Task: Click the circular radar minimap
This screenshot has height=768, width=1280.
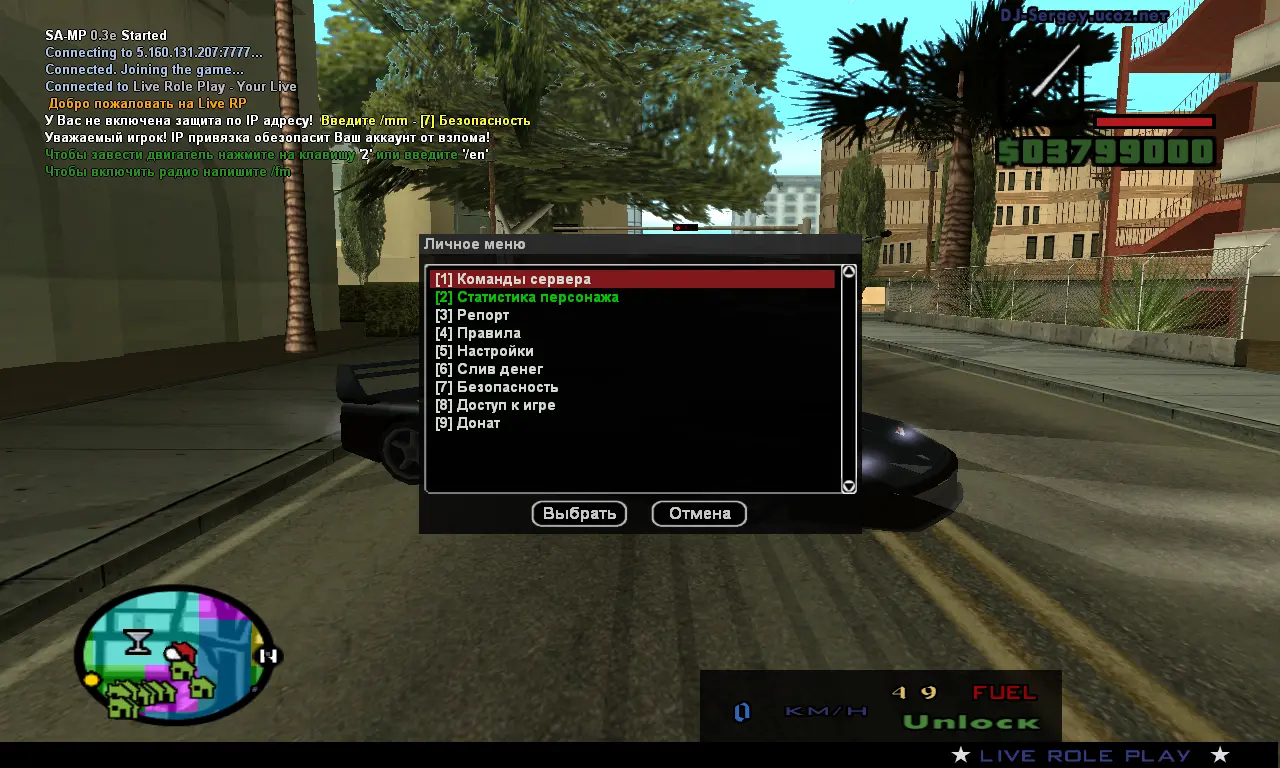Action: [174, 654]
